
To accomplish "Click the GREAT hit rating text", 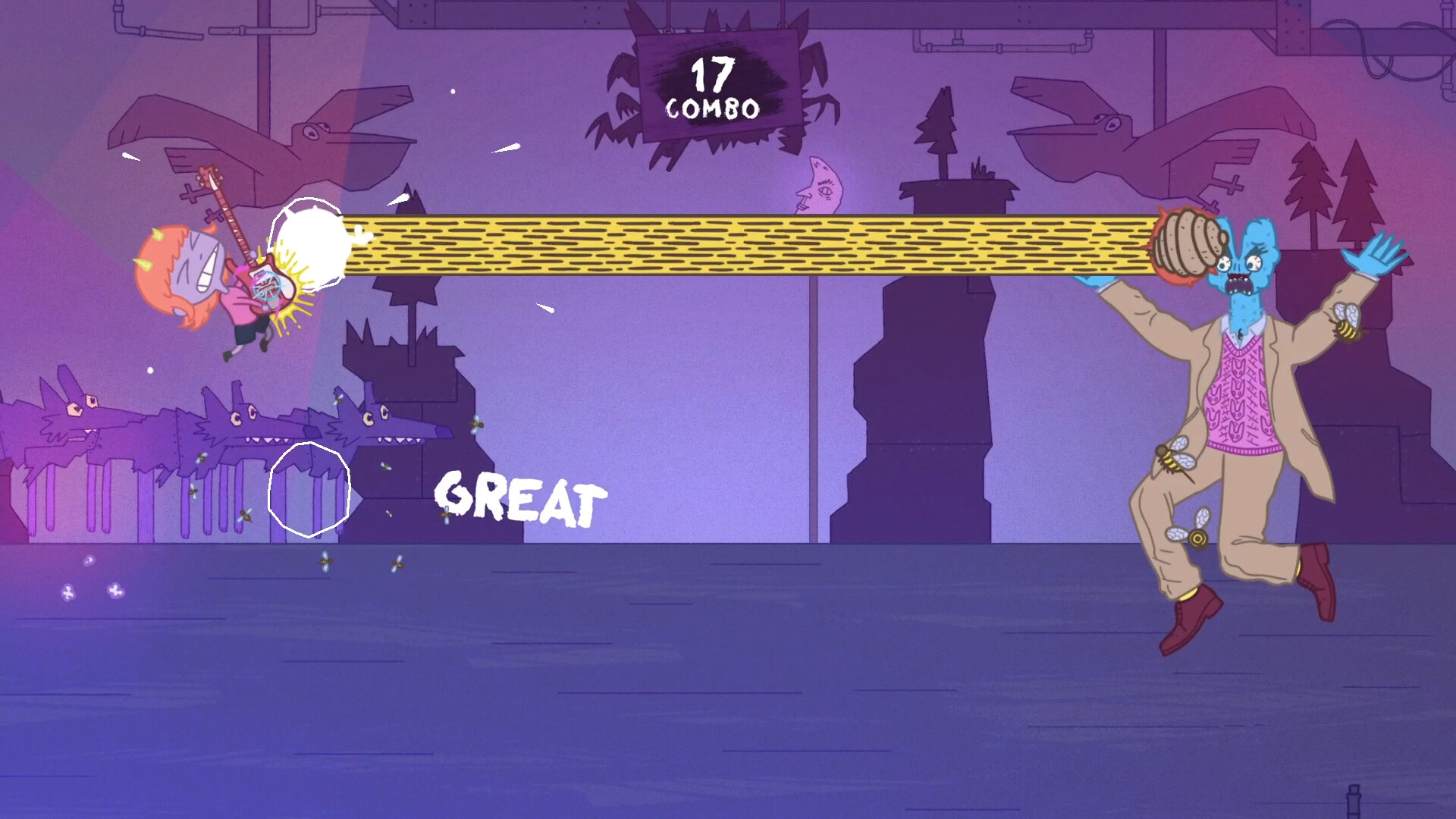I will point(519,497).
